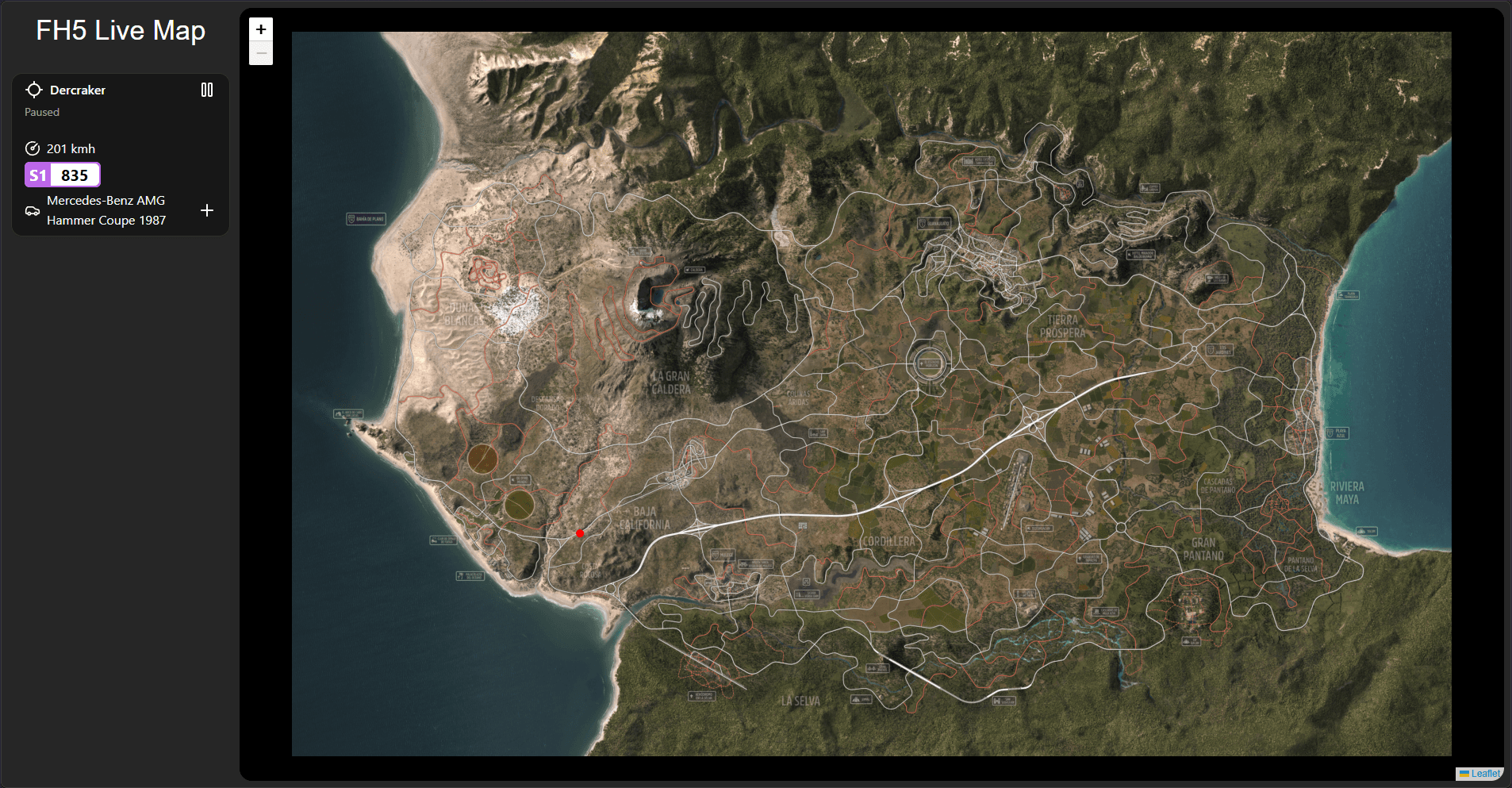Click the S1 835 performance rating badge

[63, 175]
